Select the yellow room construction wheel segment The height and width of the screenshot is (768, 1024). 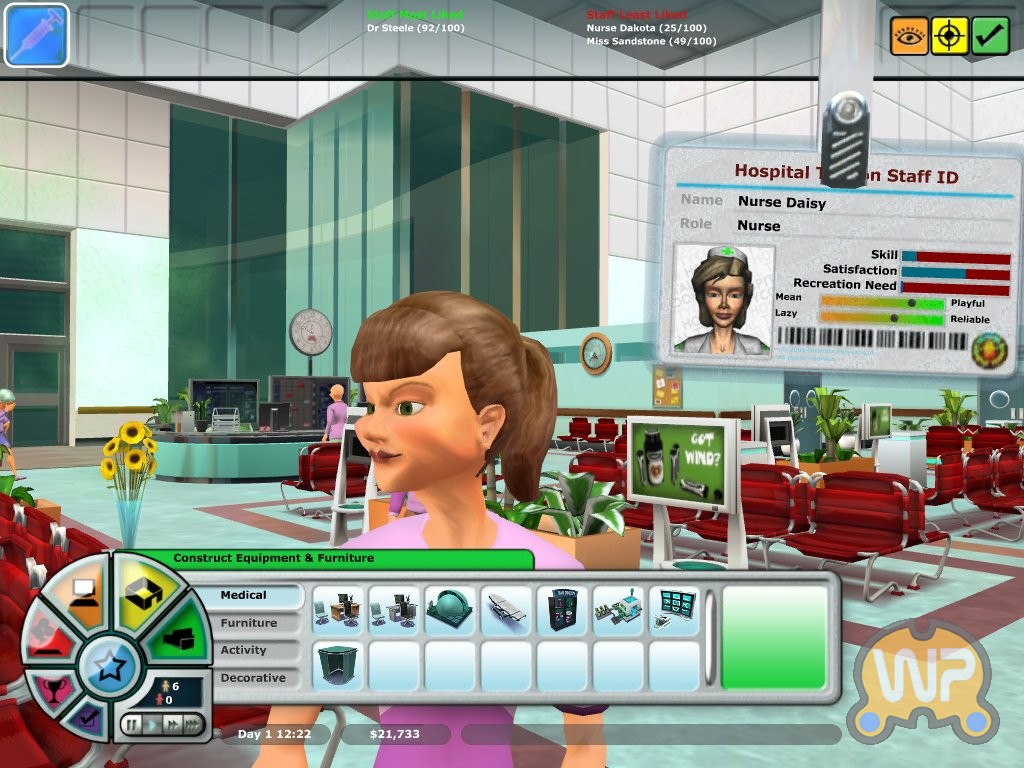141,592
